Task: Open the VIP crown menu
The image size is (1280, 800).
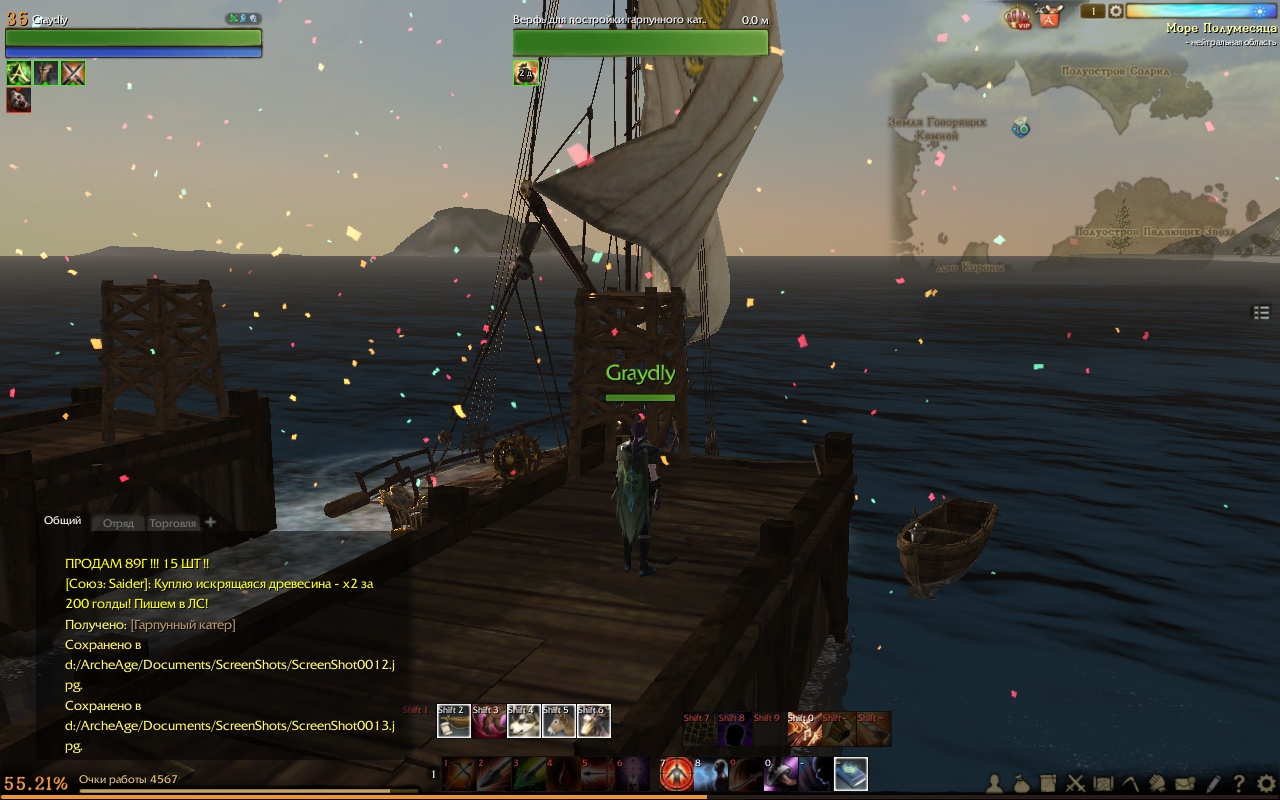Action: coord(1018,16)
